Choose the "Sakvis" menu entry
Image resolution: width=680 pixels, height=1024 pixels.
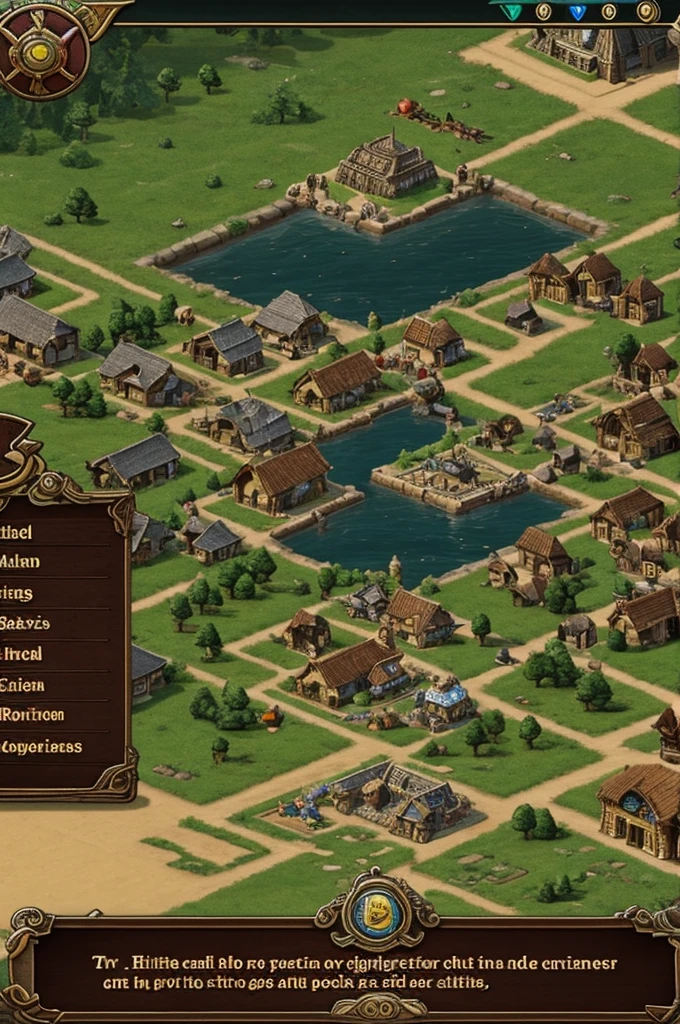coord(26,623)
